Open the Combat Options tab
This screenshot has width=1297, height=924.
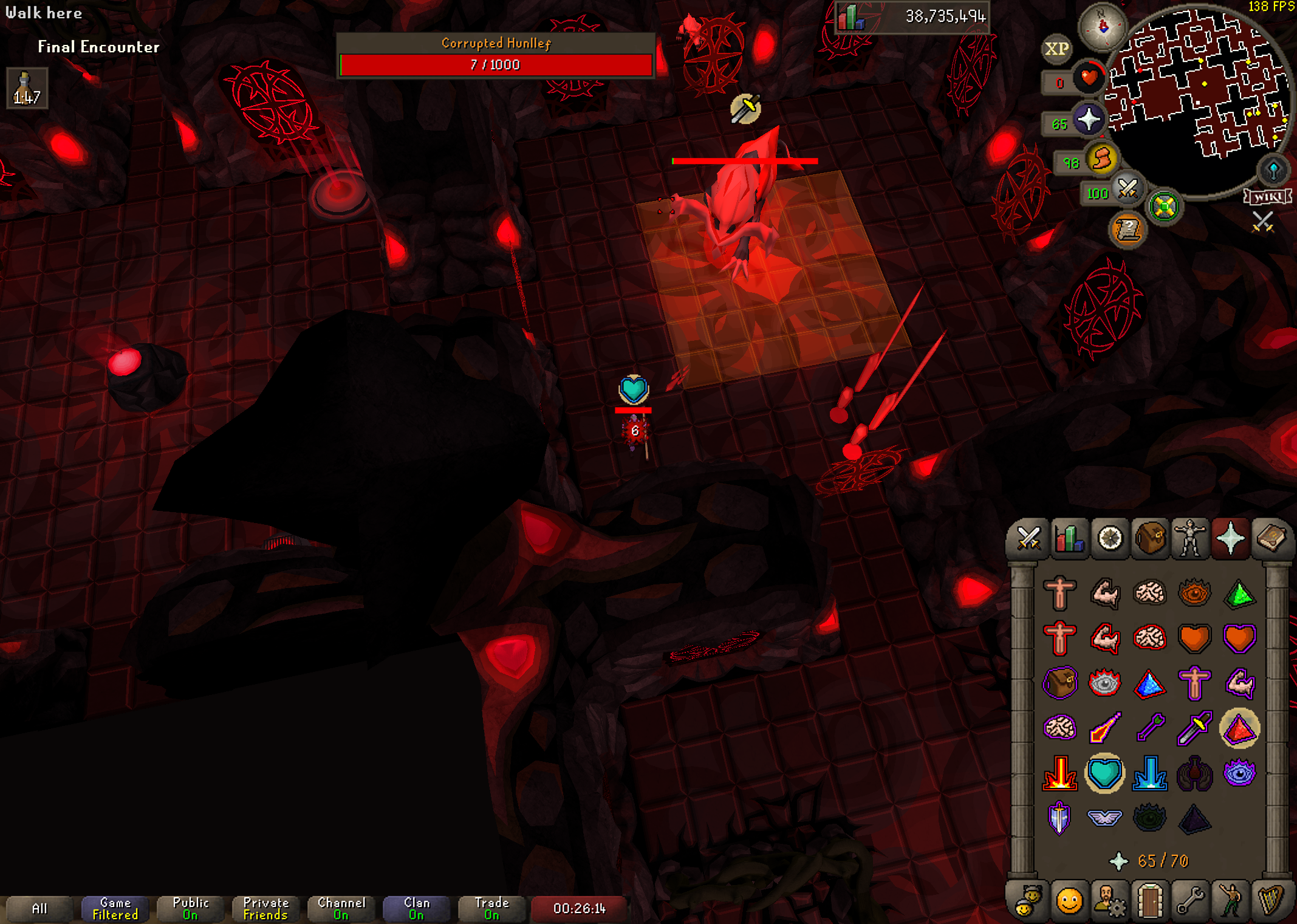tap(1028, 538)
